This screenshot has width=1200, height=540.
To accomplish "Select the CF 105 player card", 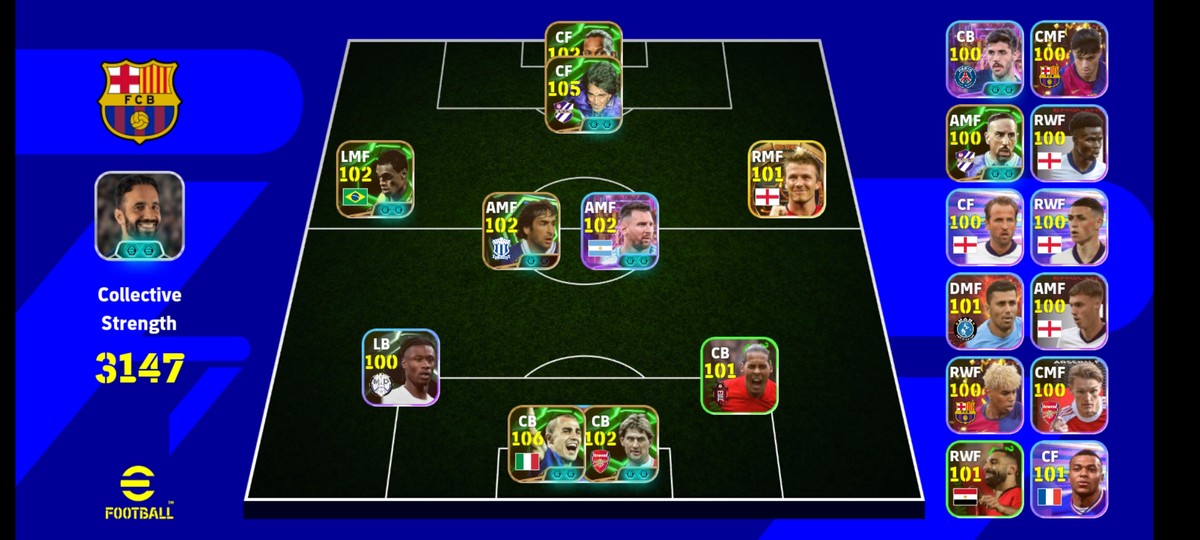I will tap(584, 95).
